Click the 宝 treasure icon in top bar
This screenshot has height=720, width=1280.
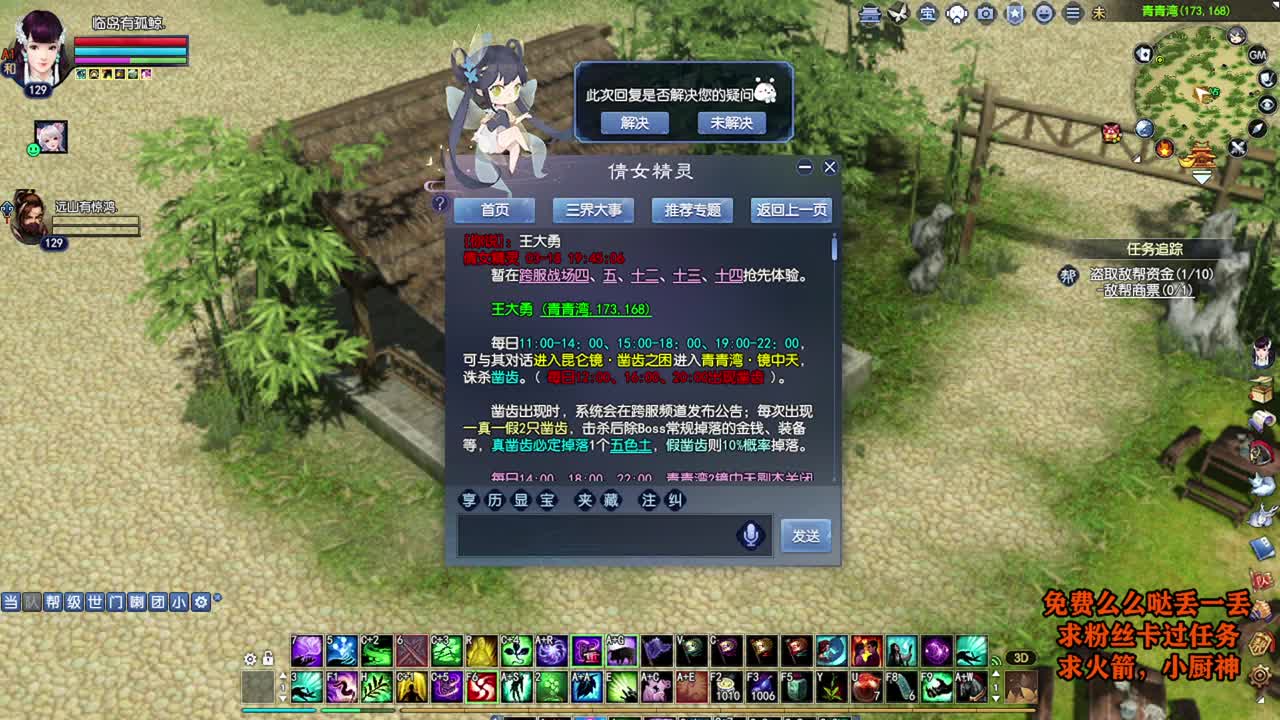(x=927, y=14)
